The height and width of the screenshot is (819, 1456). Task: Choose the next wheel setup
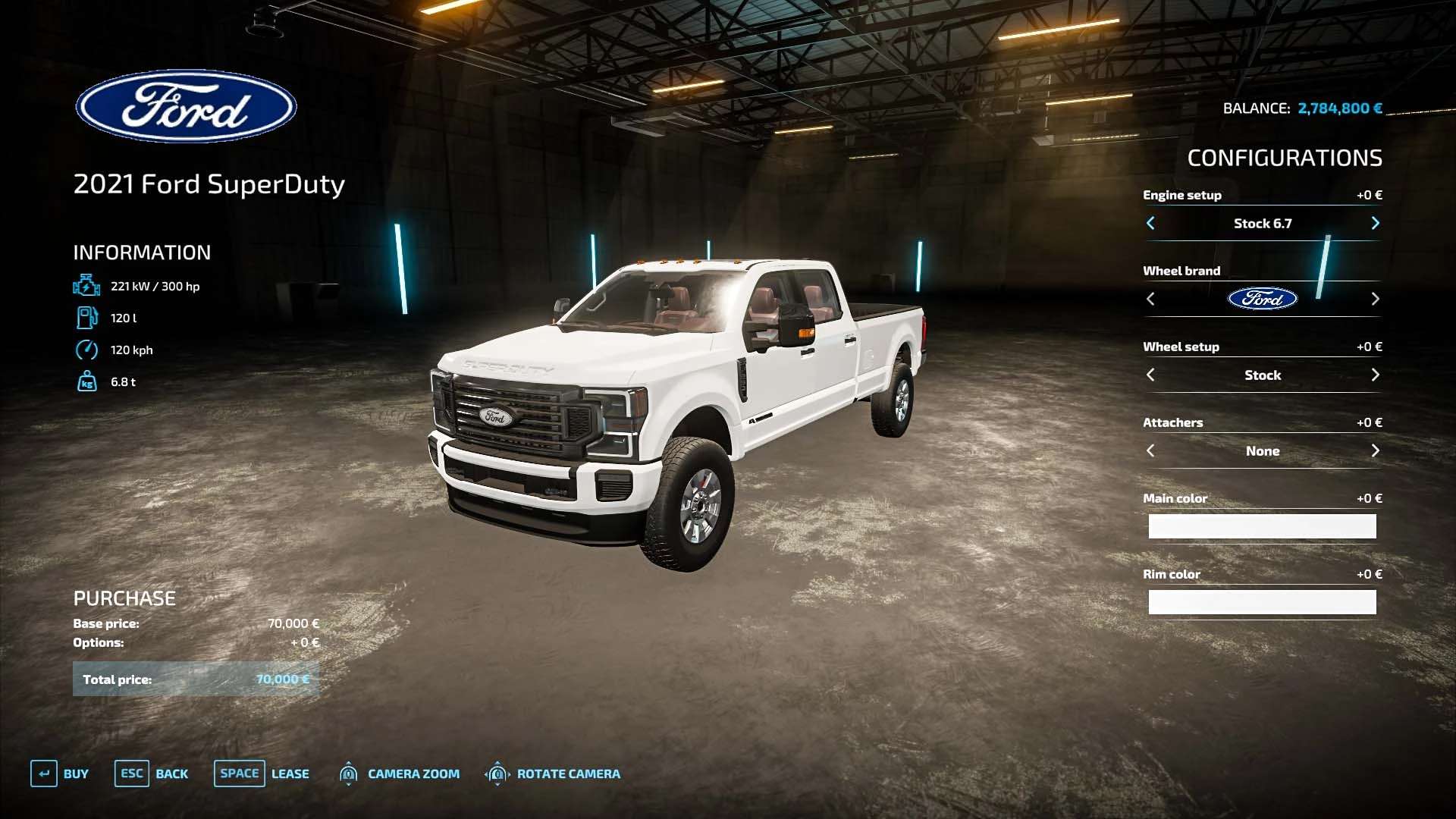[1375, 375]
